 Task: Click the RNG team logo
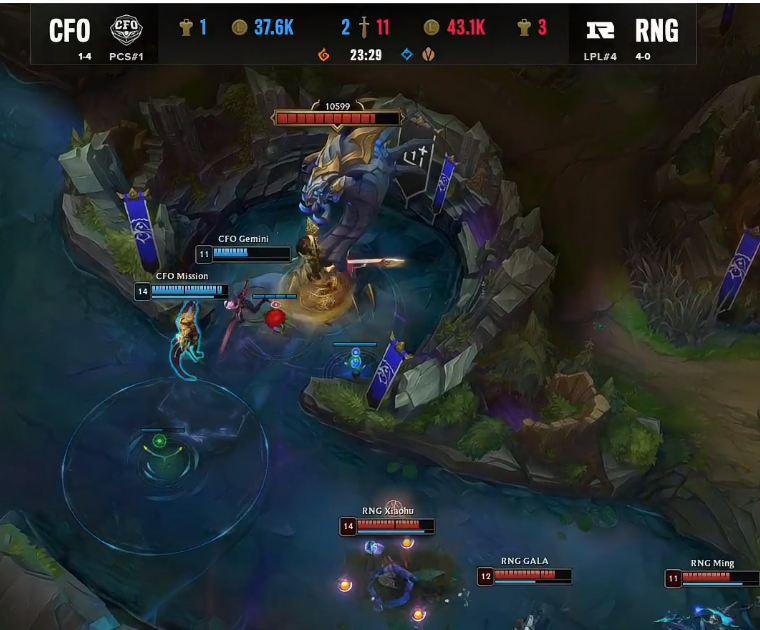tap(600, 29)
